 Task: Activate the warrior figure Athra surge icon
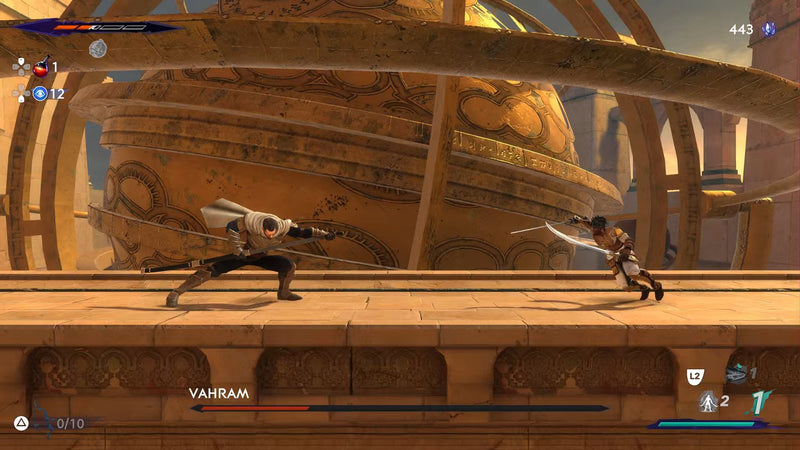[x=708, y=402]
